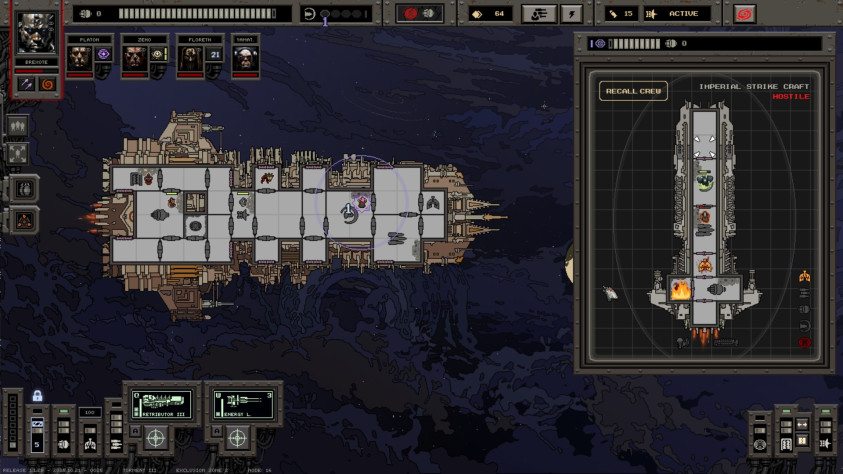Viewport: 843px width, 474px height.
Task: Toggle autofire A button for Retributor III
Action: [132, 432]
